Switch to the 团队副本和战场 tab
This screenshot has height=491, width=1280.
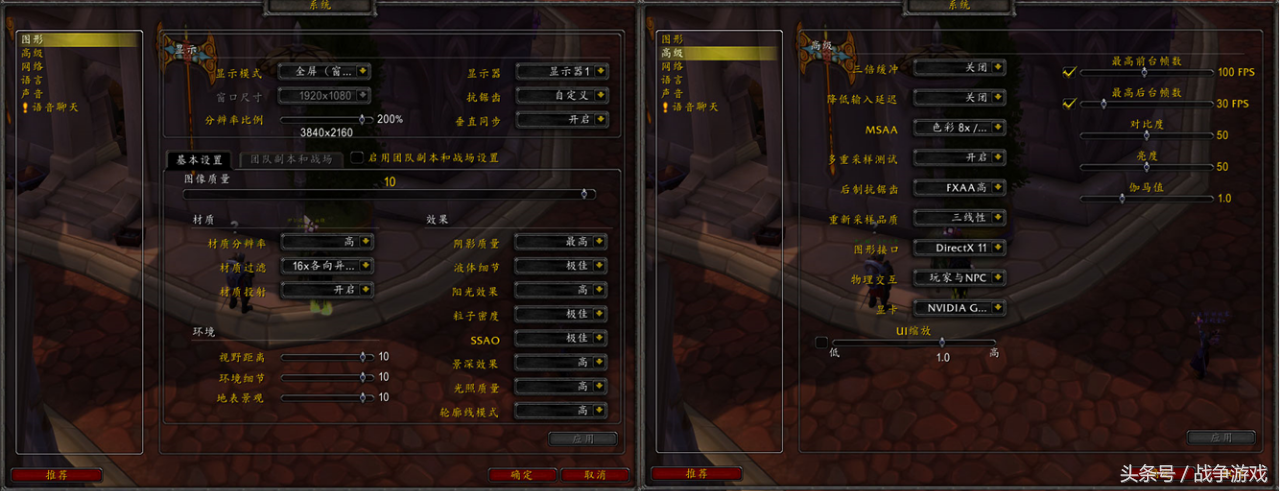pos(291,158)
